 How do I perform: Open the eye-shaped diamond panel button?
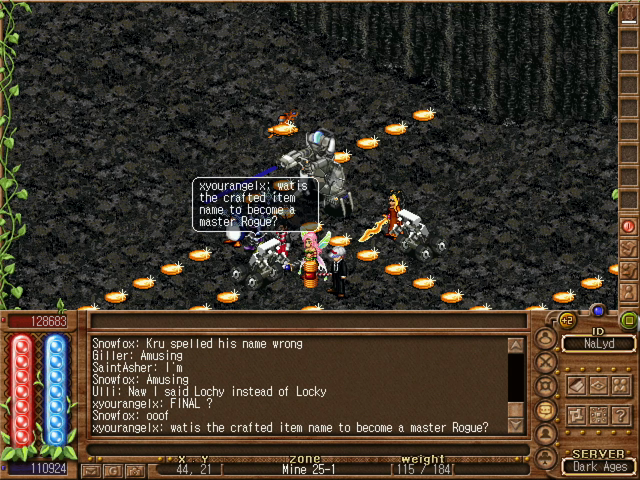(600, 385)
